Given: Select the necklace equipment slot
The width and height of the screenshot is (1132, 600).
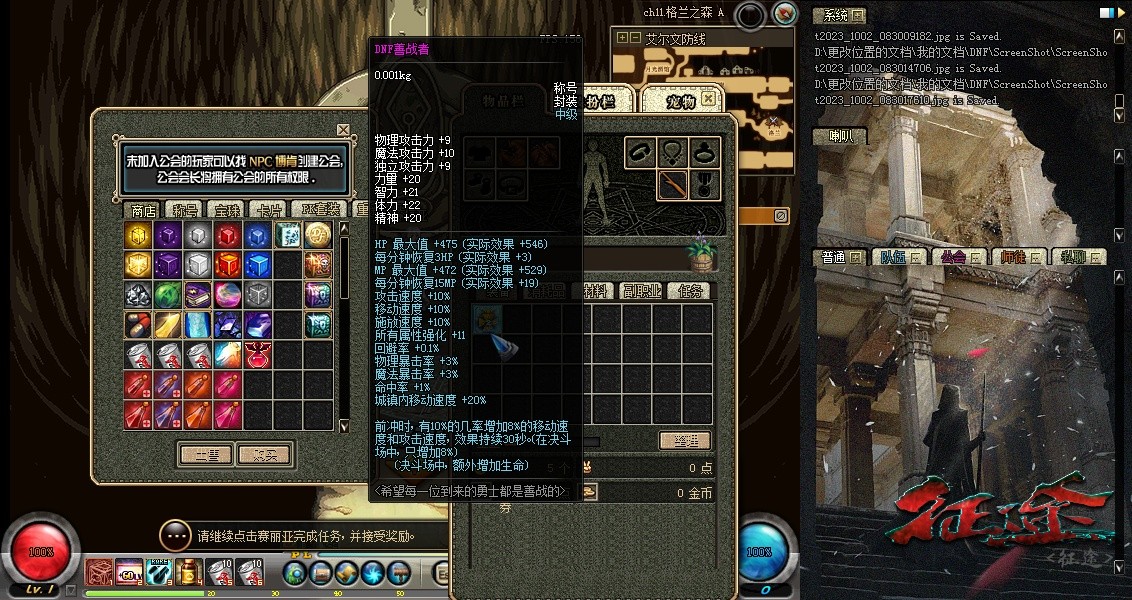Looking at the screenshot, I should tap(673, 153).
